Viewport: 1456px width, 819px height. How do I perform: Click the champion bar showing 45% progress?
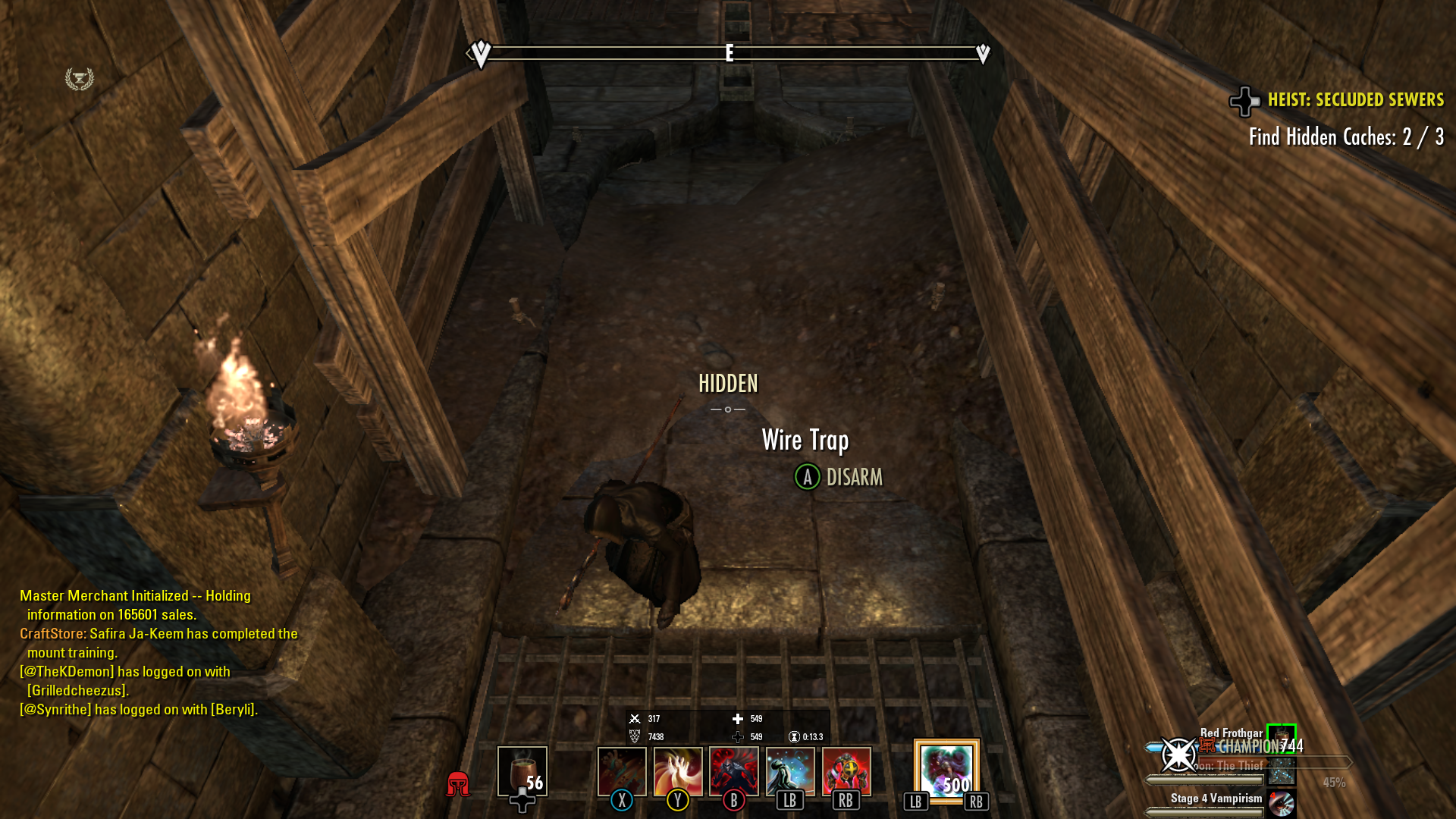pos(1327,763)
